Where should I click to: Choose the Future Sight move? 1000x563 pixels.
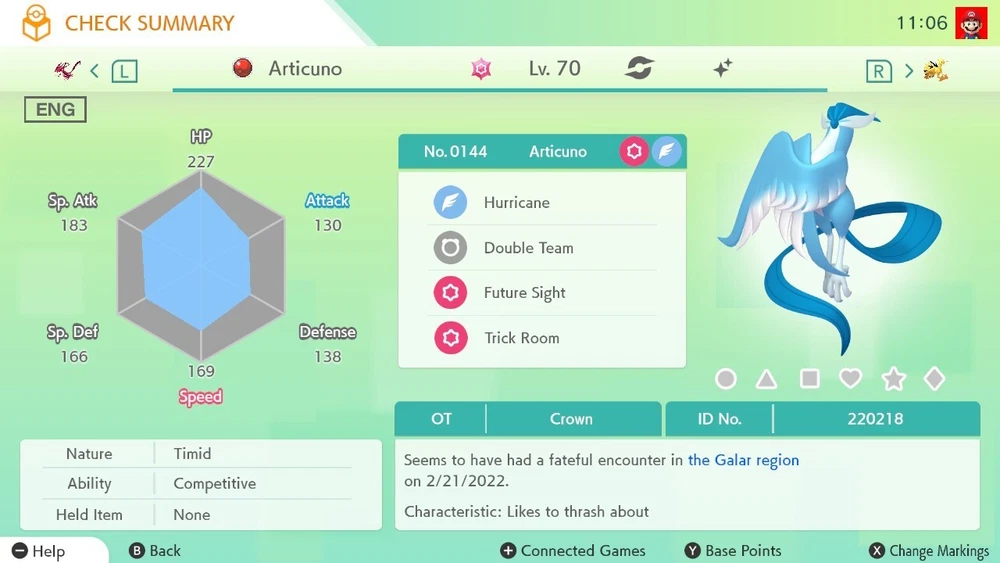[524, 293]
